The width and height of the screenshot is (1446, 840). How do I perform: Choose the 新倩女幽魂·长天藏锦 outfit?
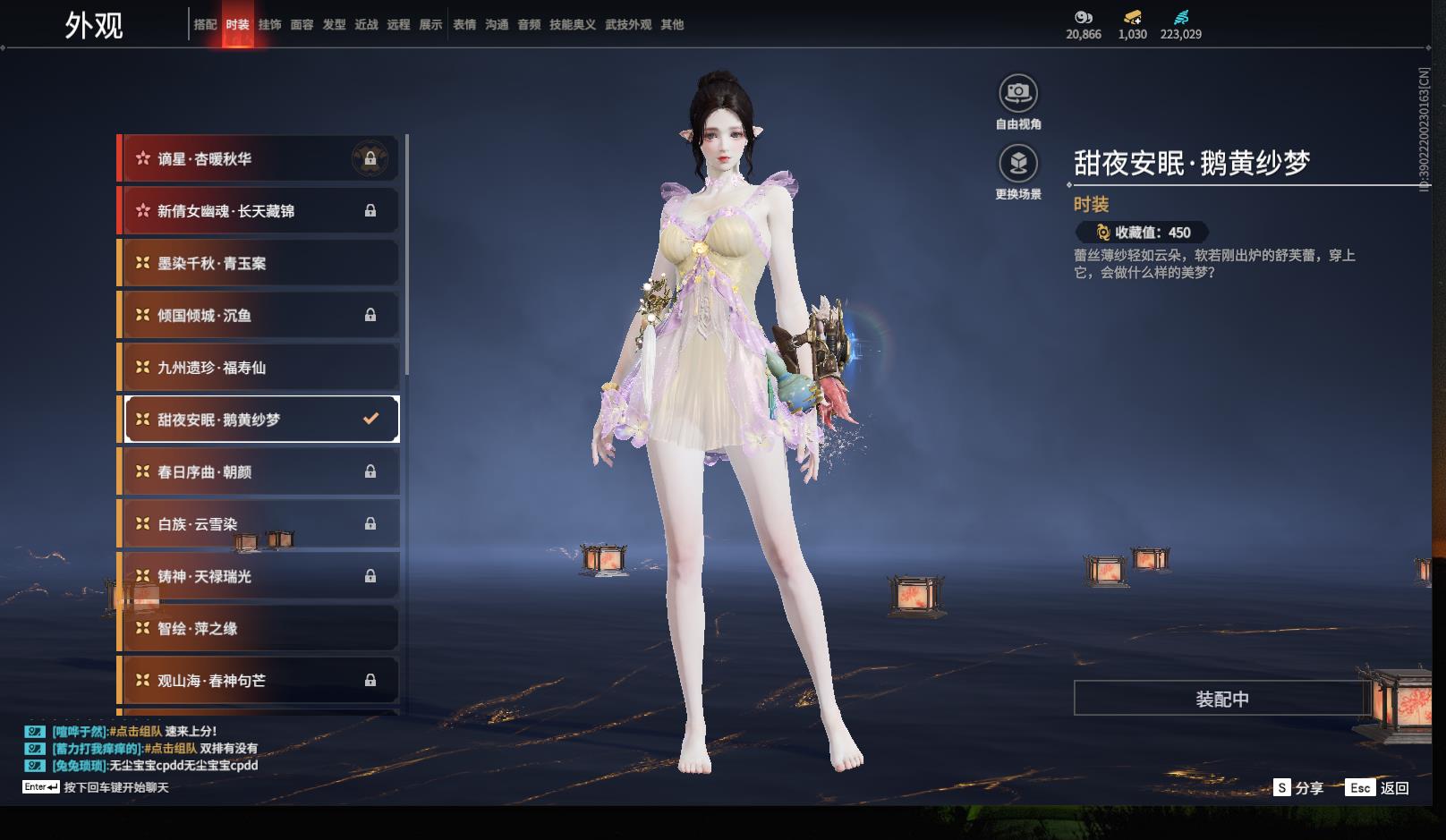(x=259, y=211)
